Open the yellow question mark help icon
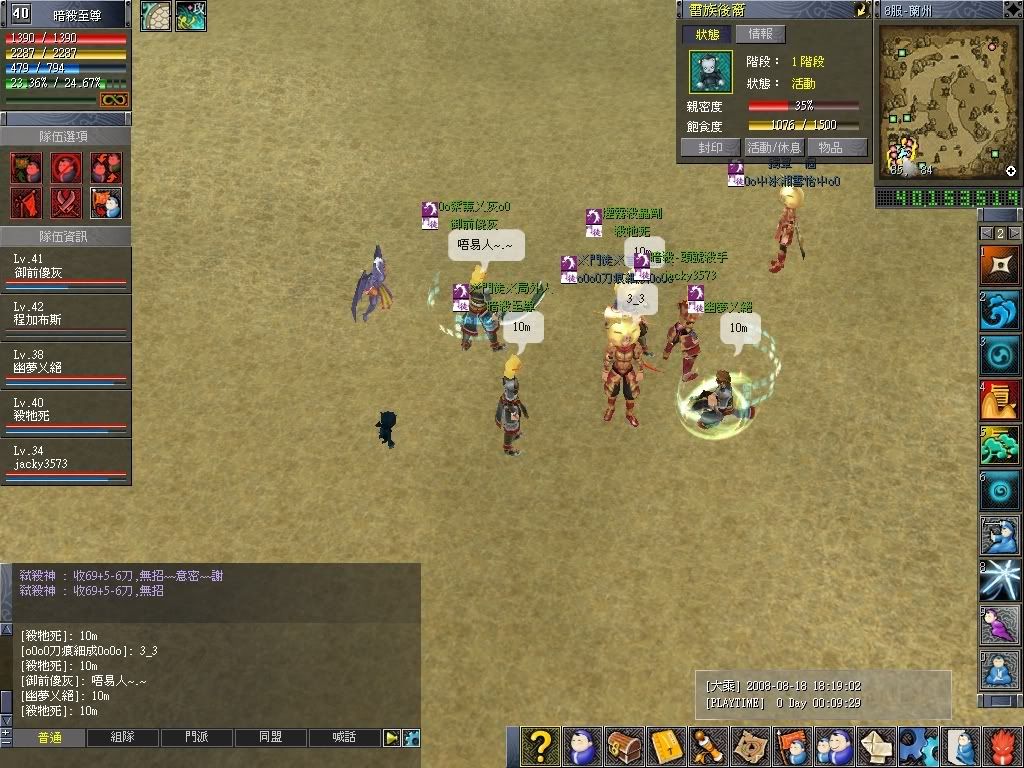This screenshot has height=768, width=1024. pos(540,746)
